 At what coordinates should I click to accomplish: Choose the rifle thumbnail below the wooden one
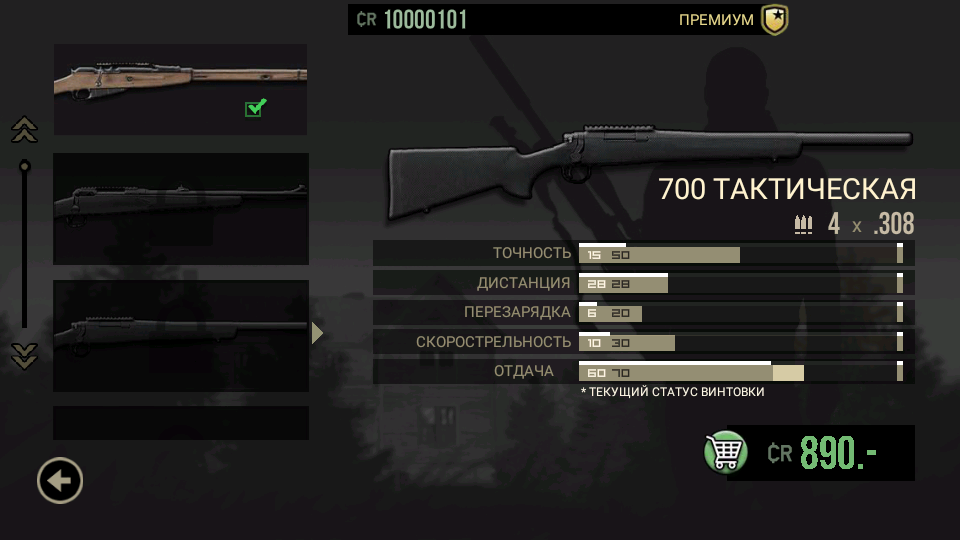[x=180, y=208]
